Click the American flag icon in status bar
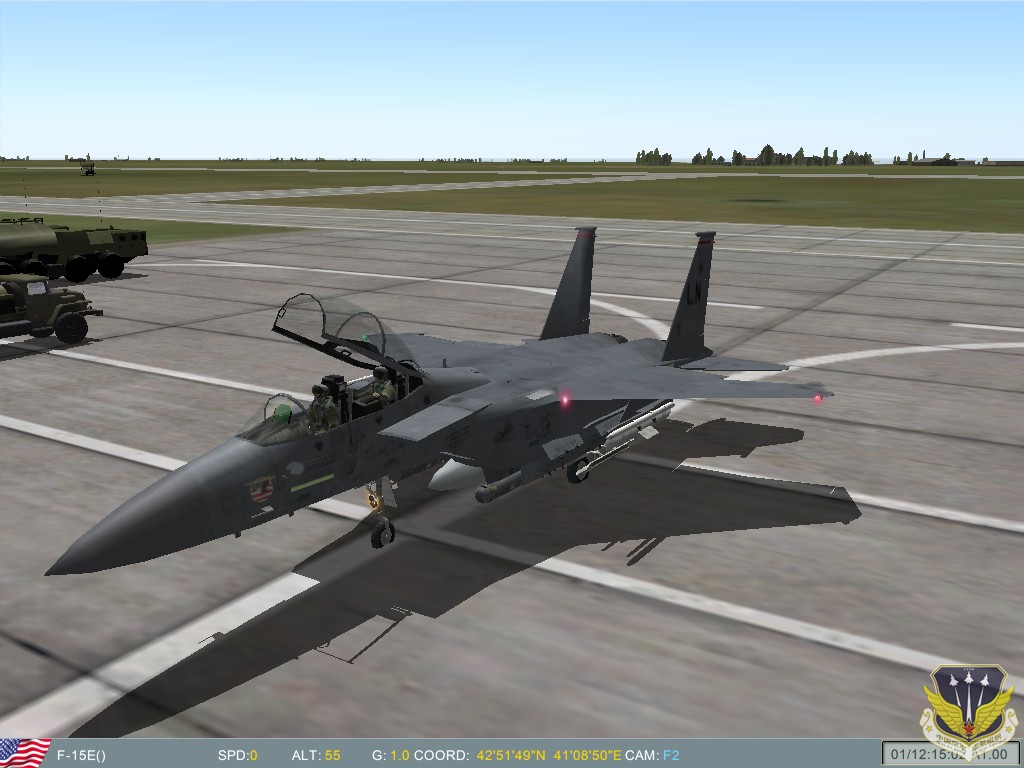The width and height of the screenshot is (1024, 768). [x=23, y=753]
